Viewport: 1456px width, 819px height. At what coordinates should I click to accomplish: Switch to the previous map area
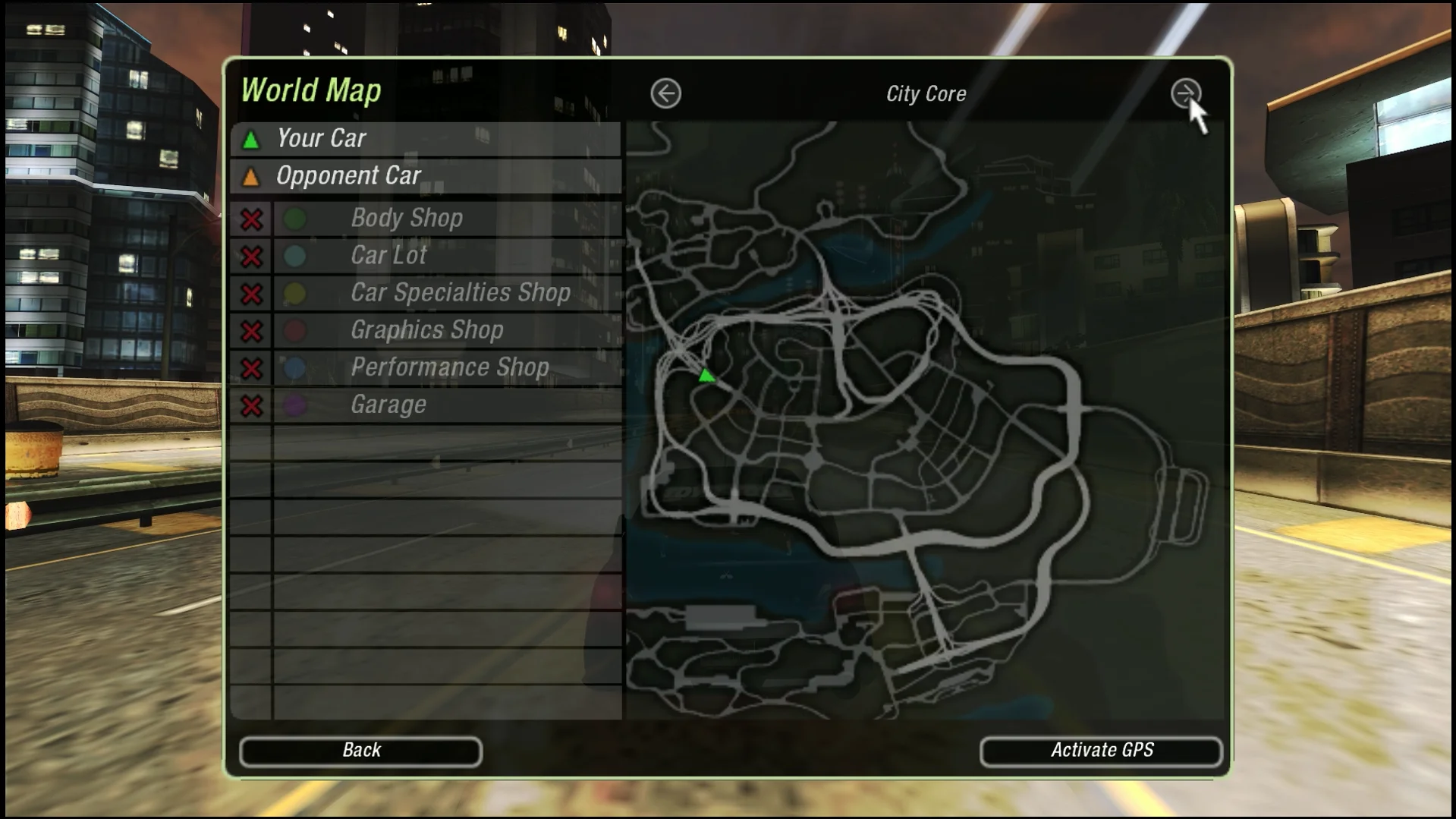tap(665, 94)
